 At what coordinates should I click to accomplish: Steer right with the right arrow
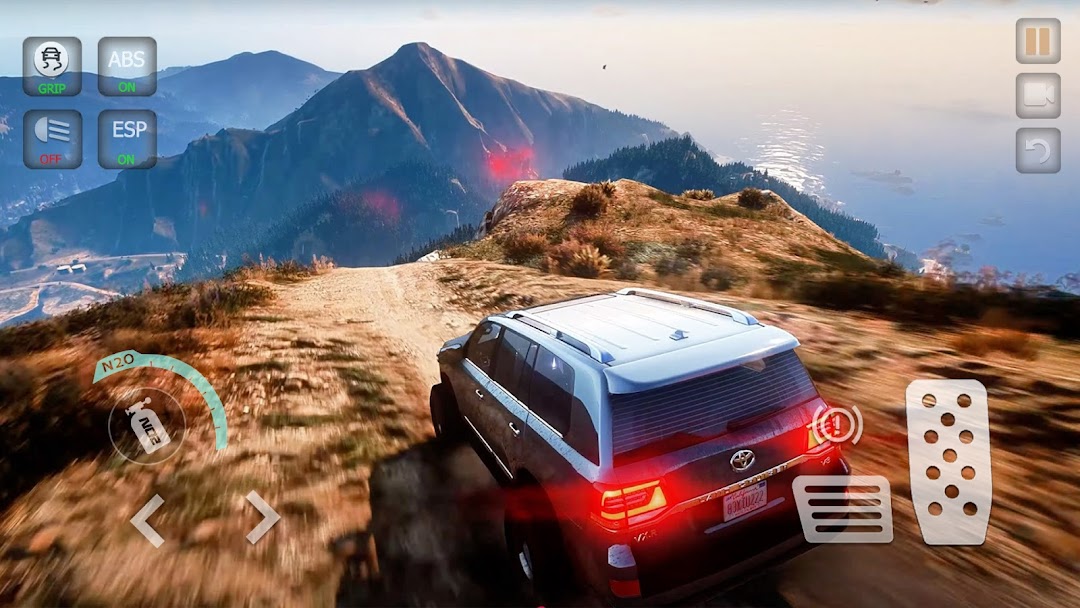pyautogui.click(x=262, y=517)
